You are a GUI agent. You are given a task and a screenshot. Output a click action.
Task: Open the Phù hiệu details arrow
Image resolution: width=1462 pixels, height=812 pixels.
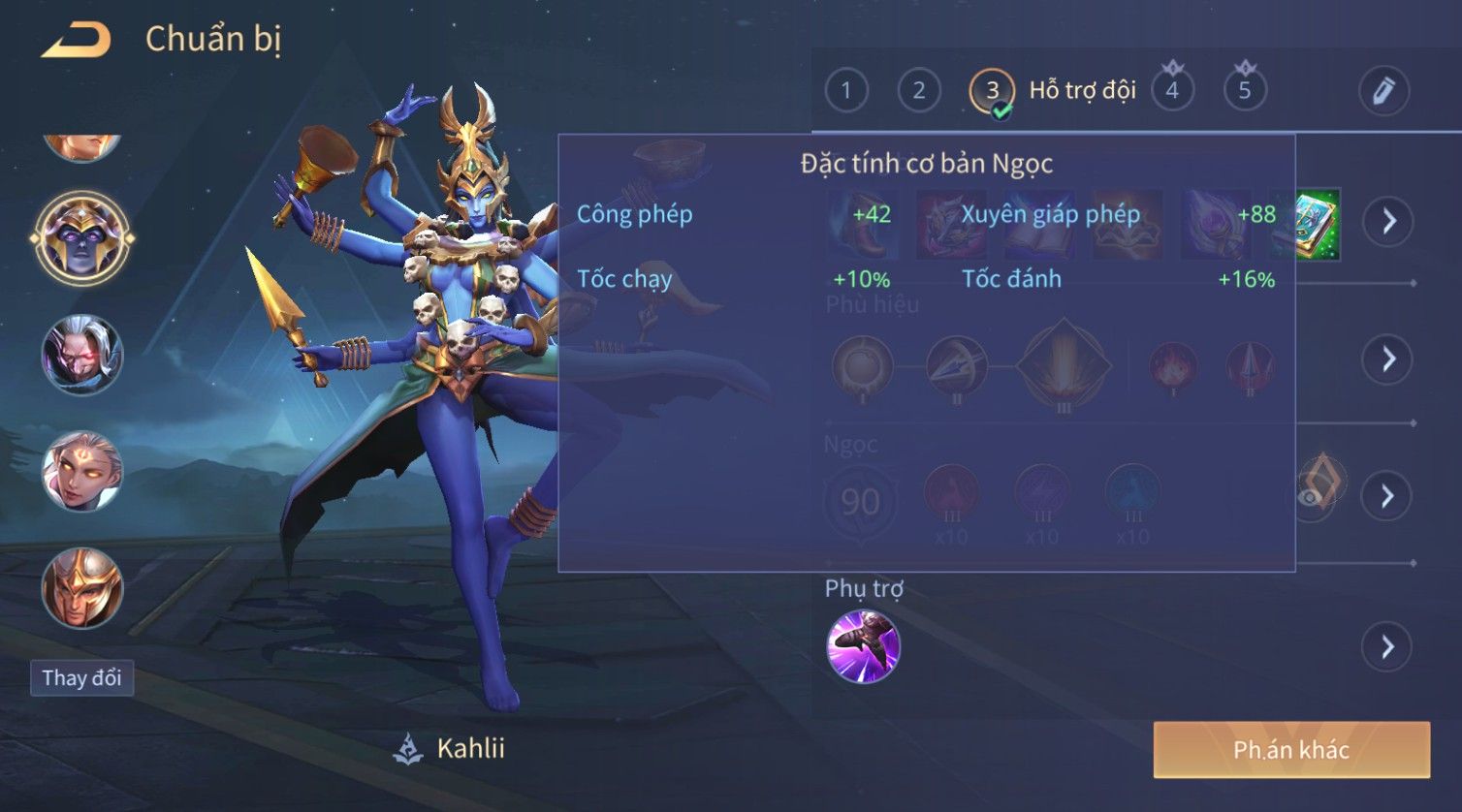tap(1387, 359)
